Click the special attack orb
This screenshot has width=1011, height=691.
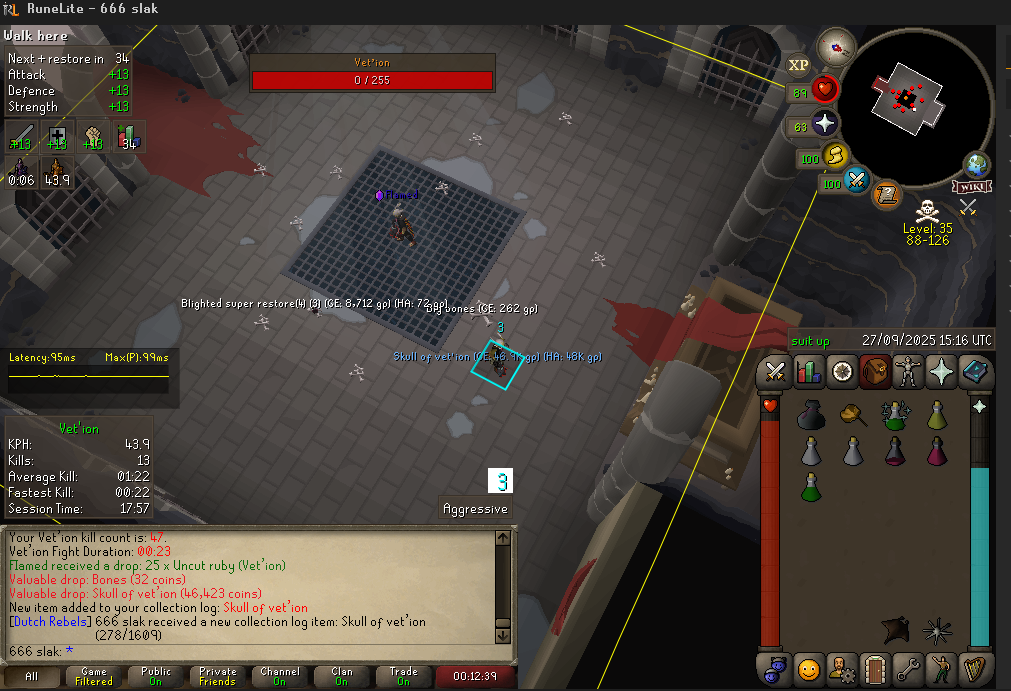point(857,181)
